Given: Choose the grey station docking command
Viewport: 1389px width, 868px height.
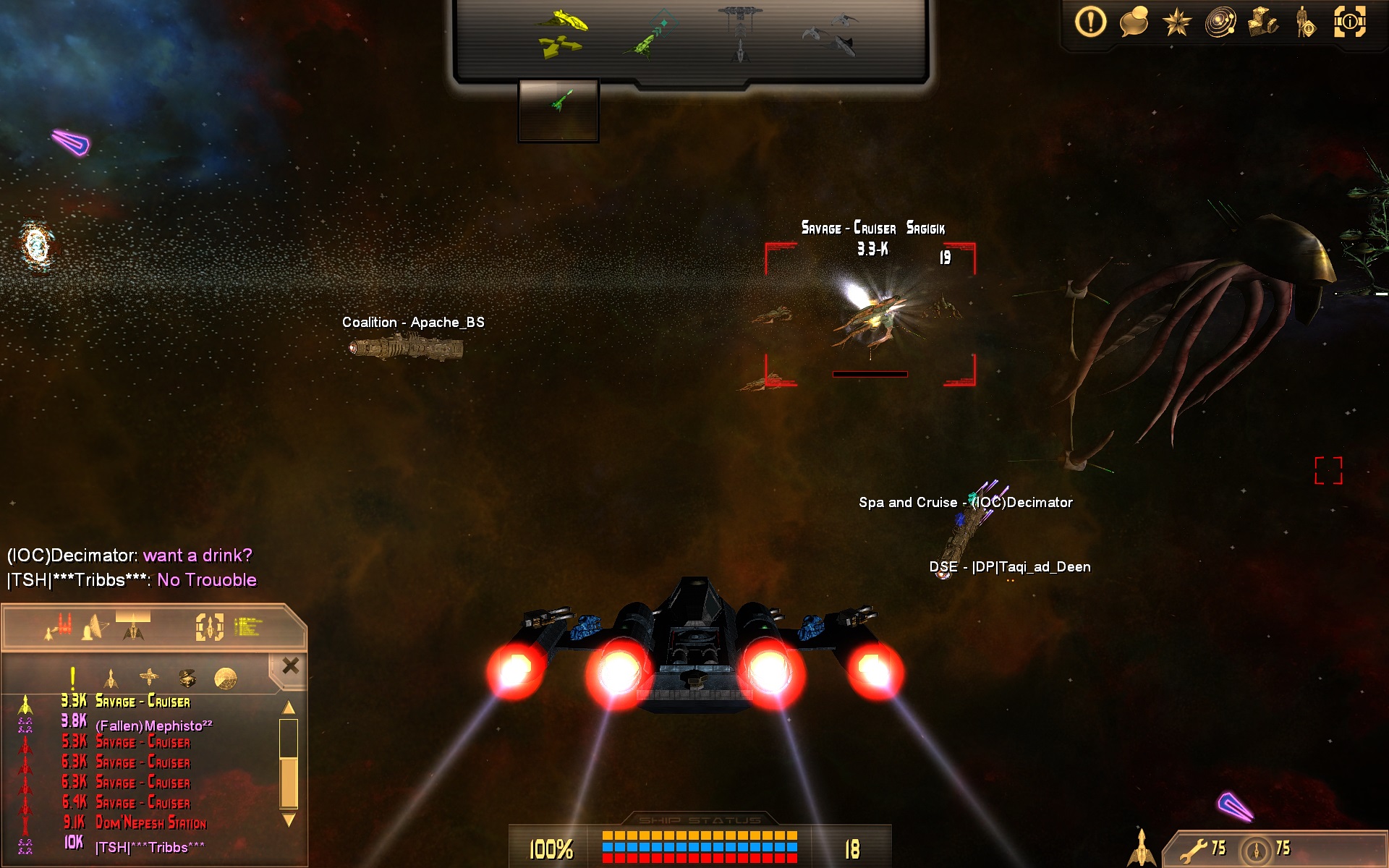Looking at the screenshot, I should tap(740, 32).
